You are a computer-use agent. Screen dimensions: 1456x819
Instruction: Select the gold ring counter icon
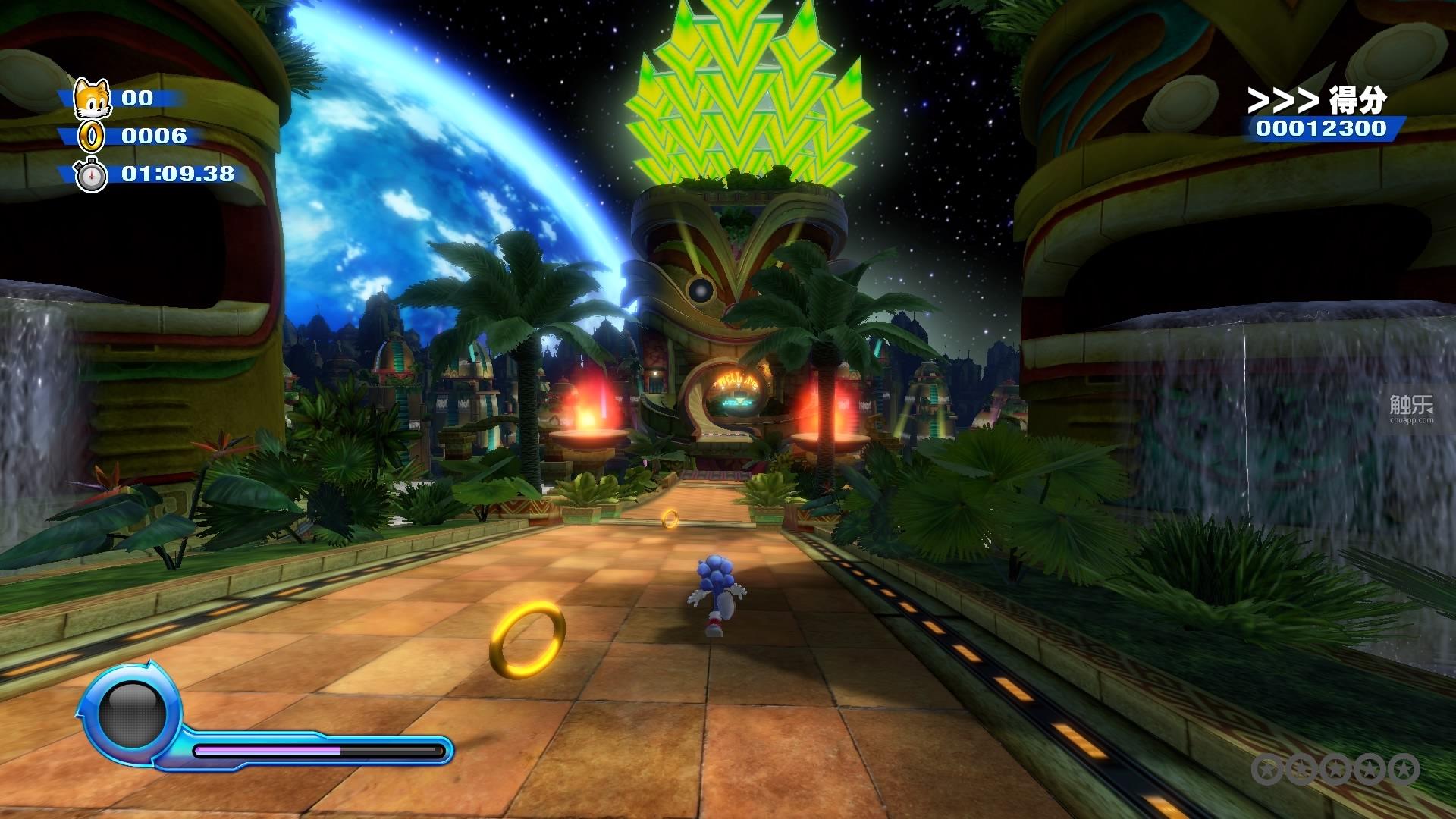point(92,136)
